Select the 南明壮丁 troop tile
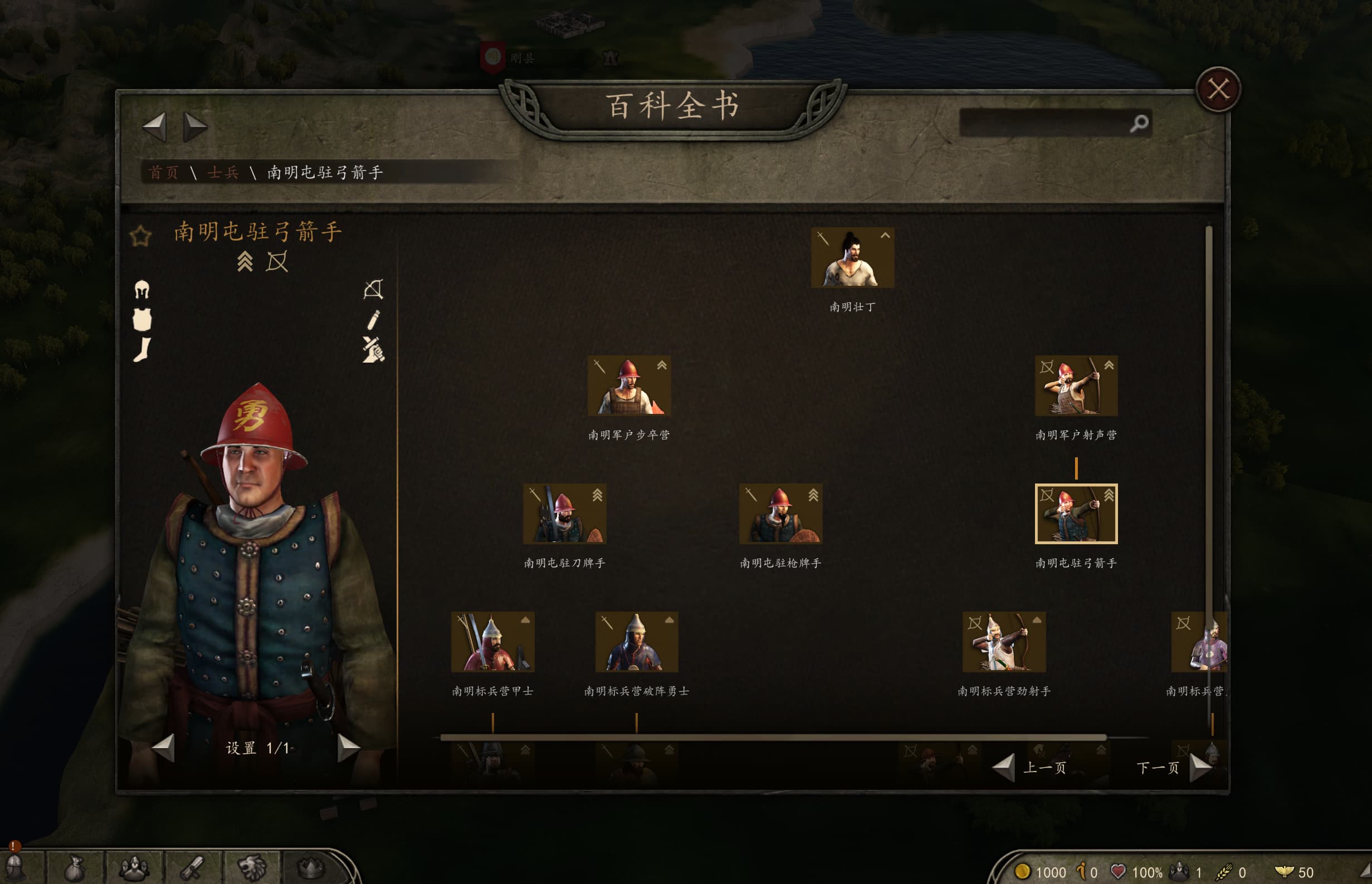The height and width of the screenshot is (884, 1372). coord(852,258)
